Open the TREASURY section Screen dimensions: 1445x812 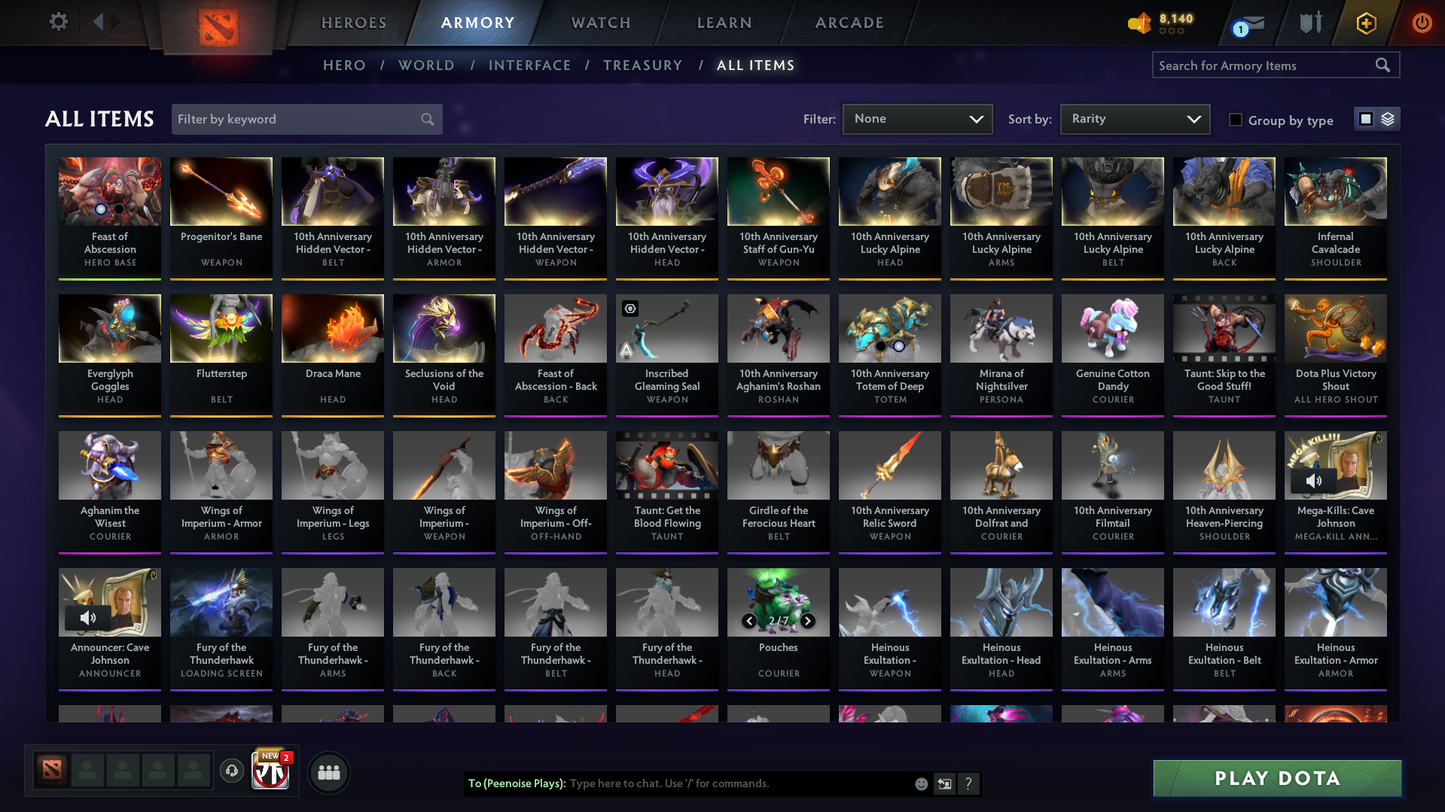coord(642,64)
